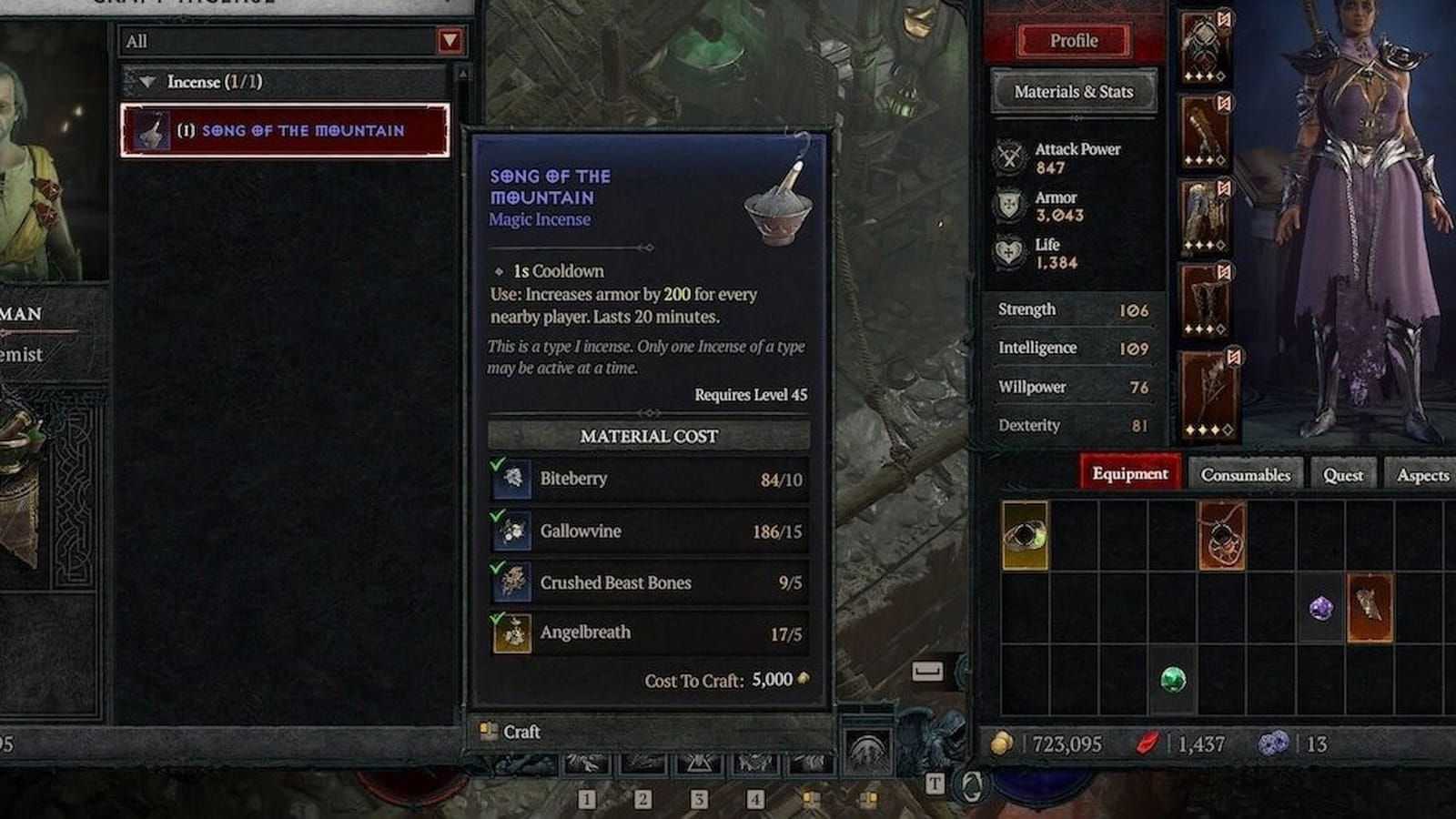
Task: Click the Angelbreath material icon
Action: point(514,632)
